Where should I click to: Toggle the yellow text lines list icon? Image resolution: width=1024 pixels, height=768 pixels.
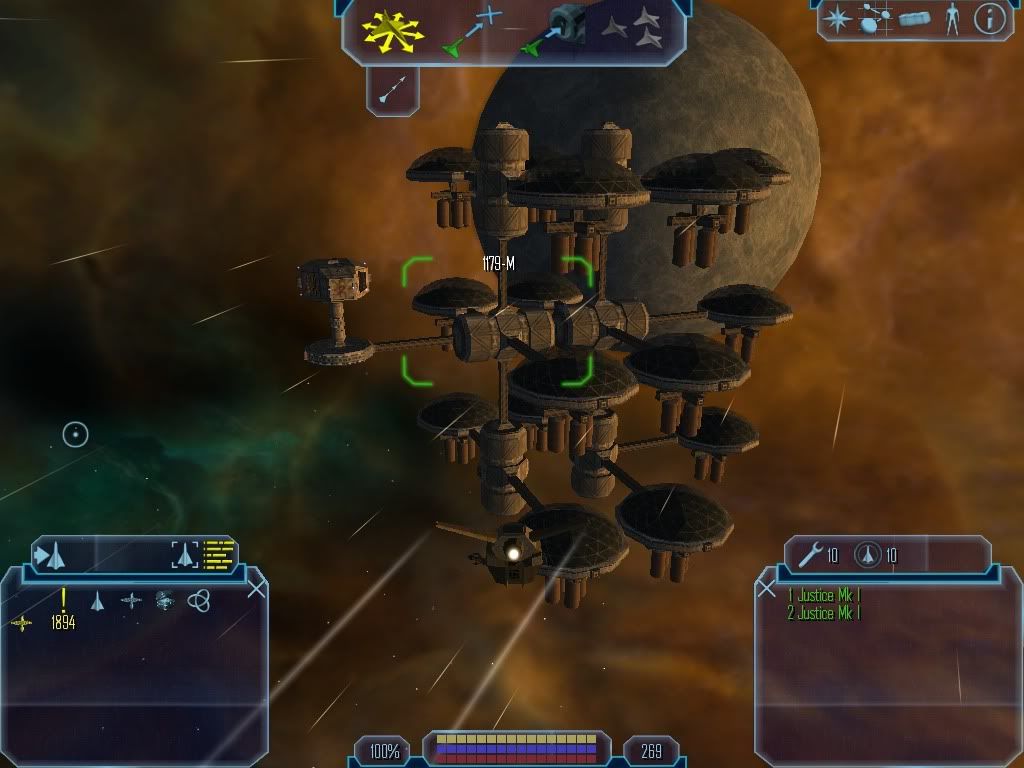coord(219,554)
